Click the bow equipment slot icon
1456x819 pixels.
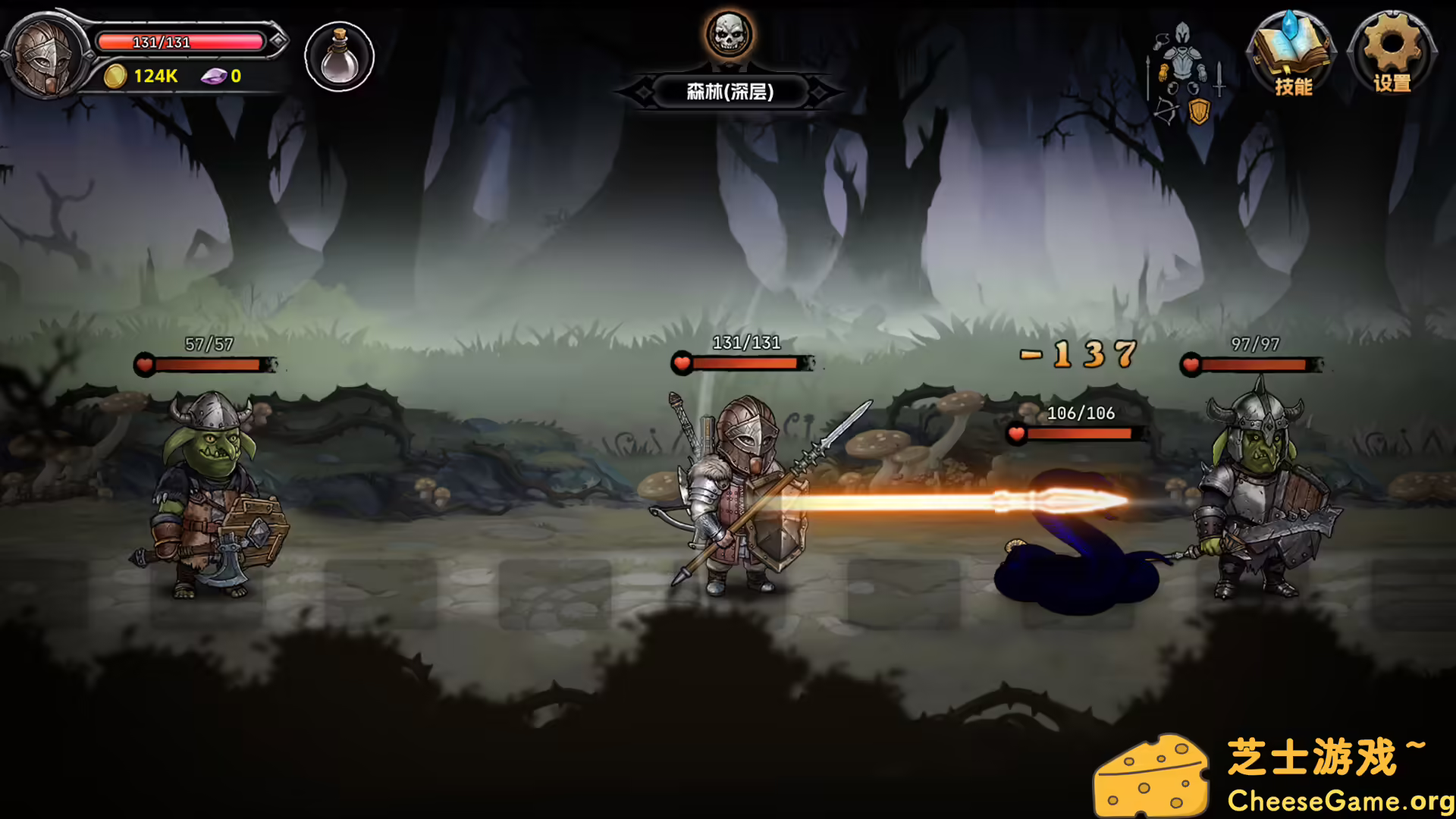coord(1166,111)
